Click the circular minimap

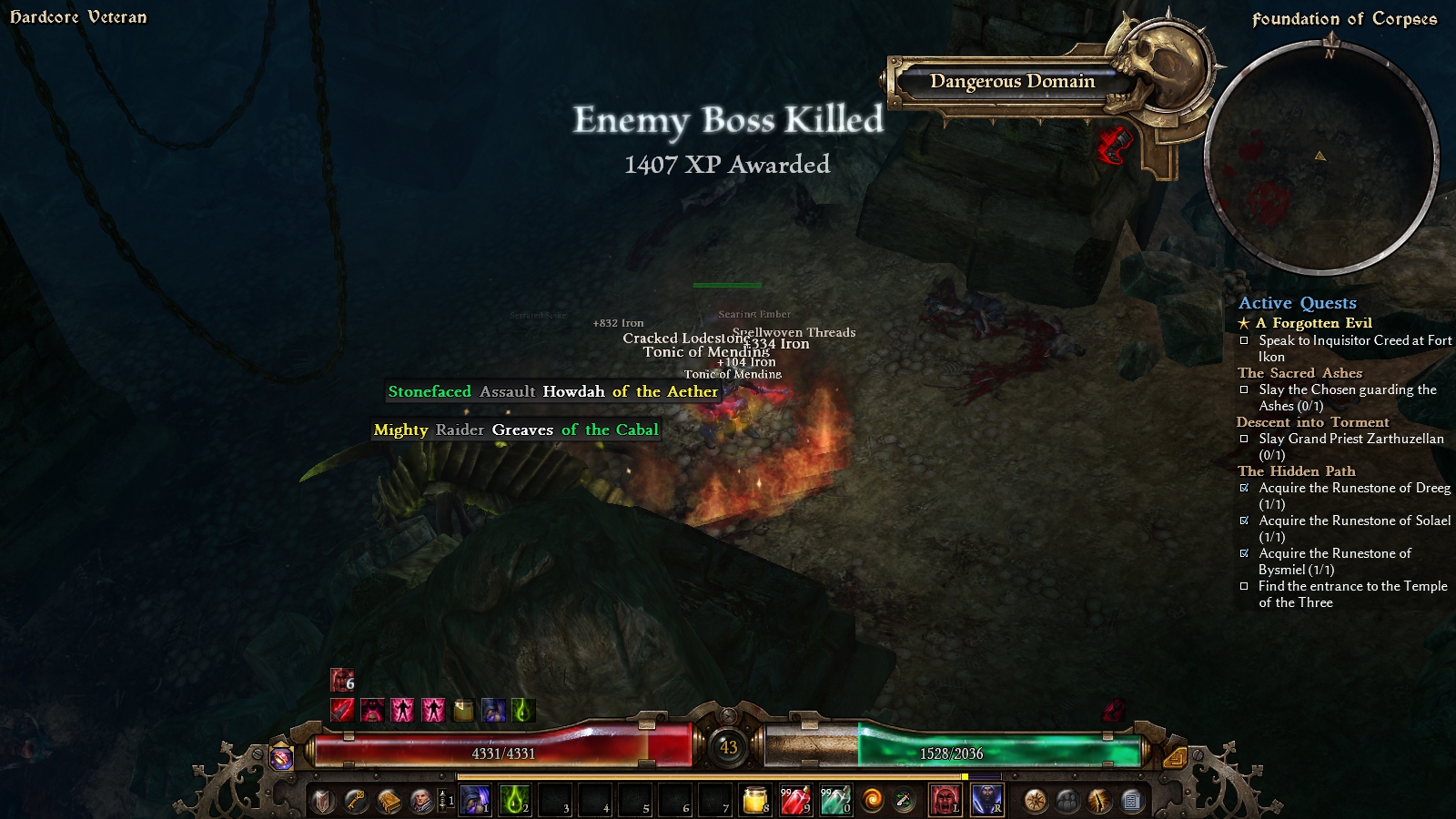(x=1320, y=157)
